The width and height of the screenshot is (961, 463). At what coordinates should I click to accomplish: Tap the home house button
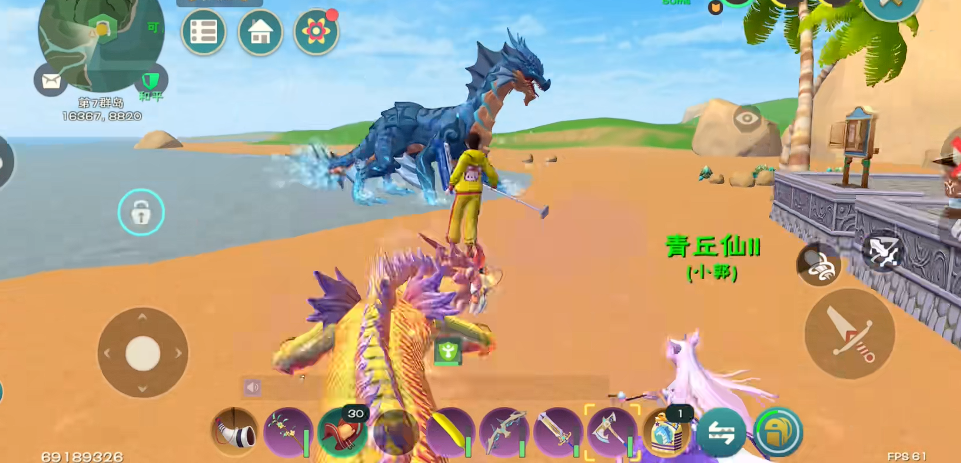pyautogui.click(x=260, y=32)
